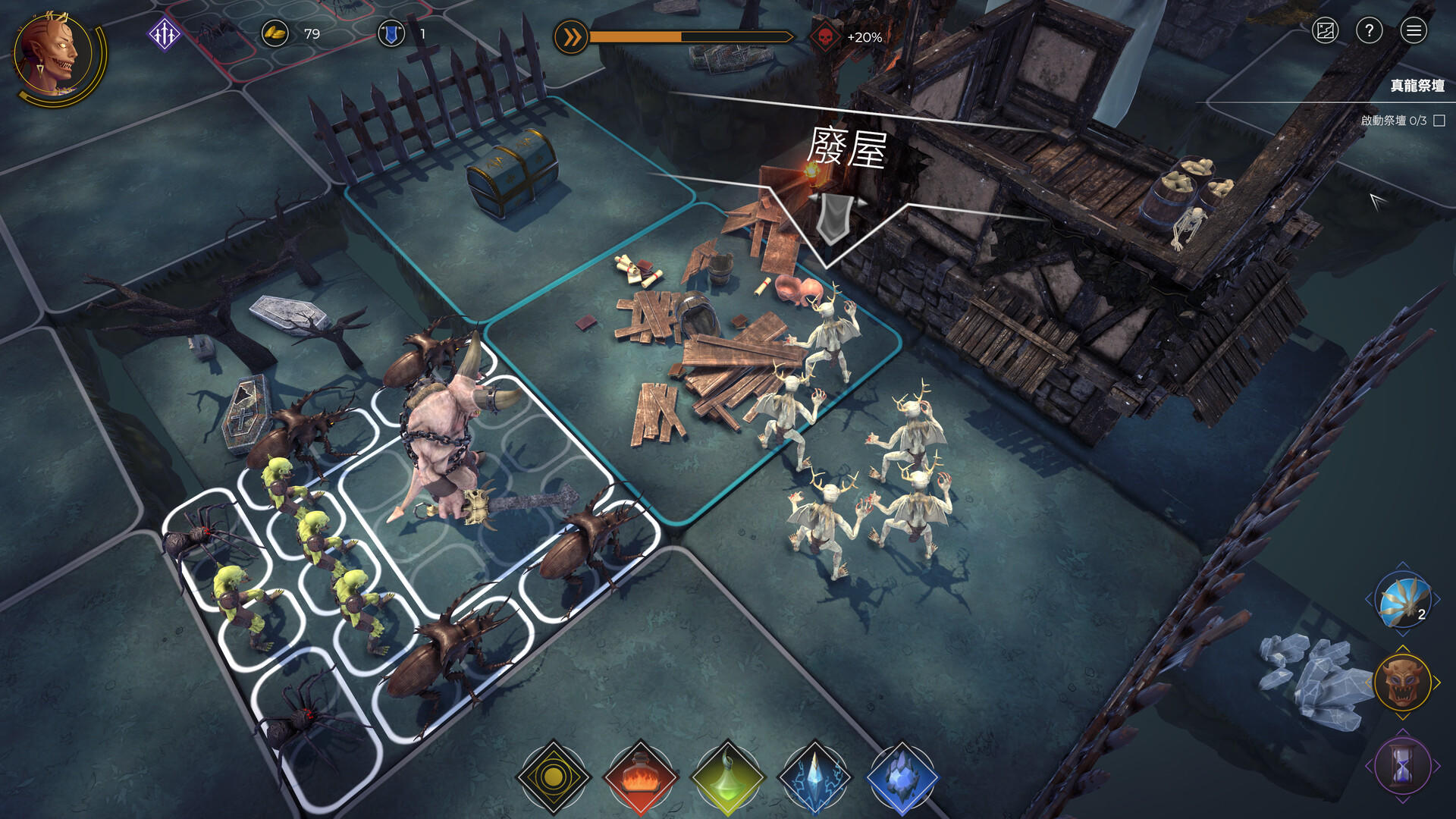1456x819 pixels.
Task: Open the question mark help button
Action: [1369, 31]
